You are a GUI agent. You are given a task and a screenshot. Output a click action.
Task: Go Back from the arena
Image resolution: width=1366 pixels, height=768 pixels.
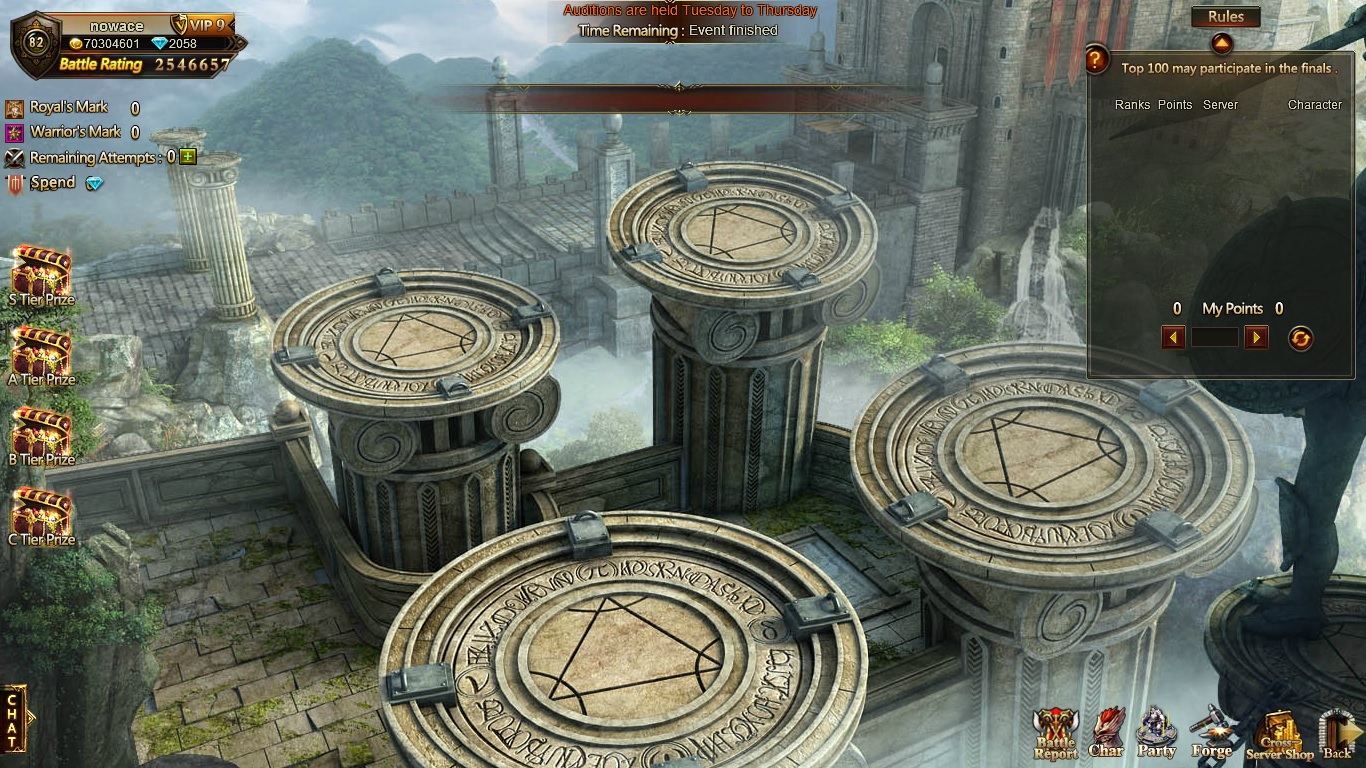1337,735
